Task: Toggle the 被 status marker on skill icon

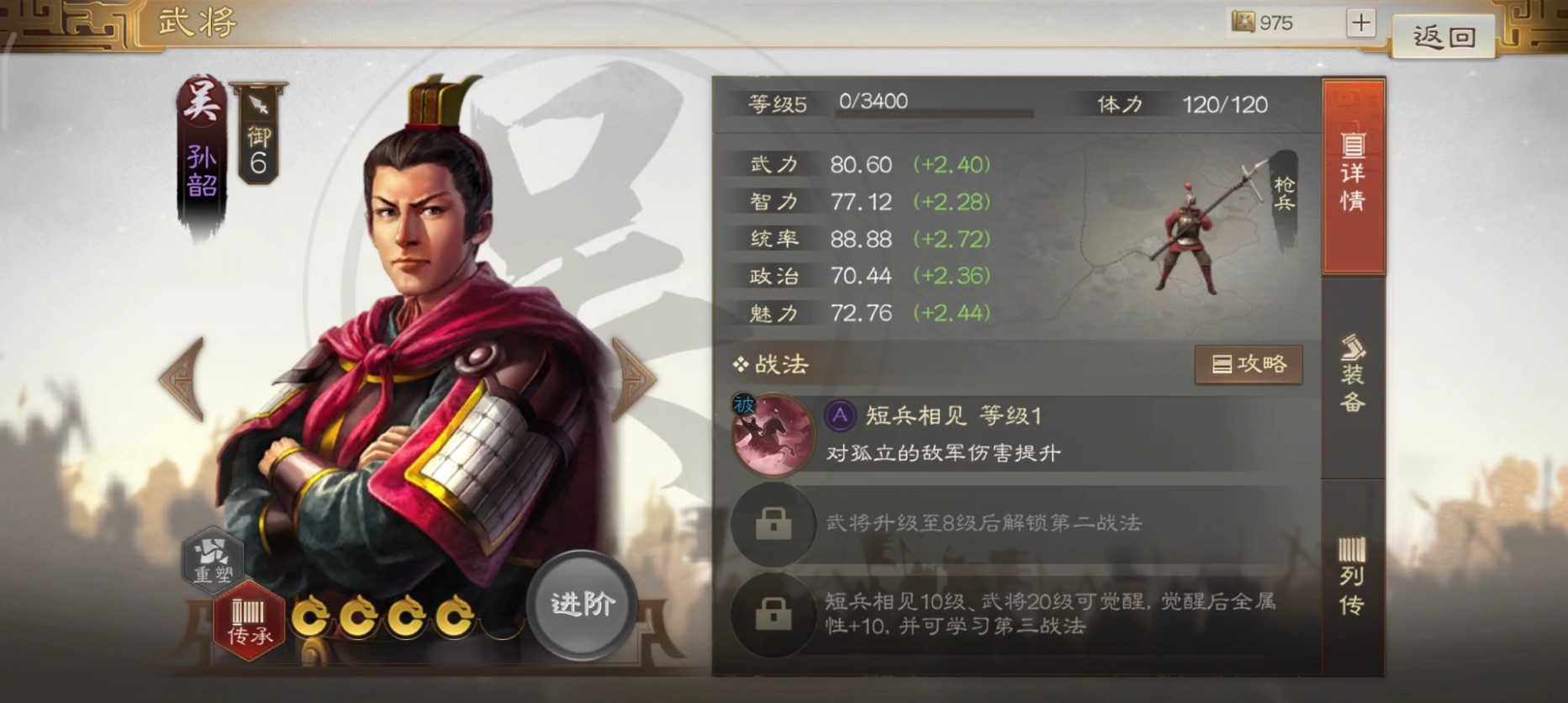Action: tap(743, 404)
